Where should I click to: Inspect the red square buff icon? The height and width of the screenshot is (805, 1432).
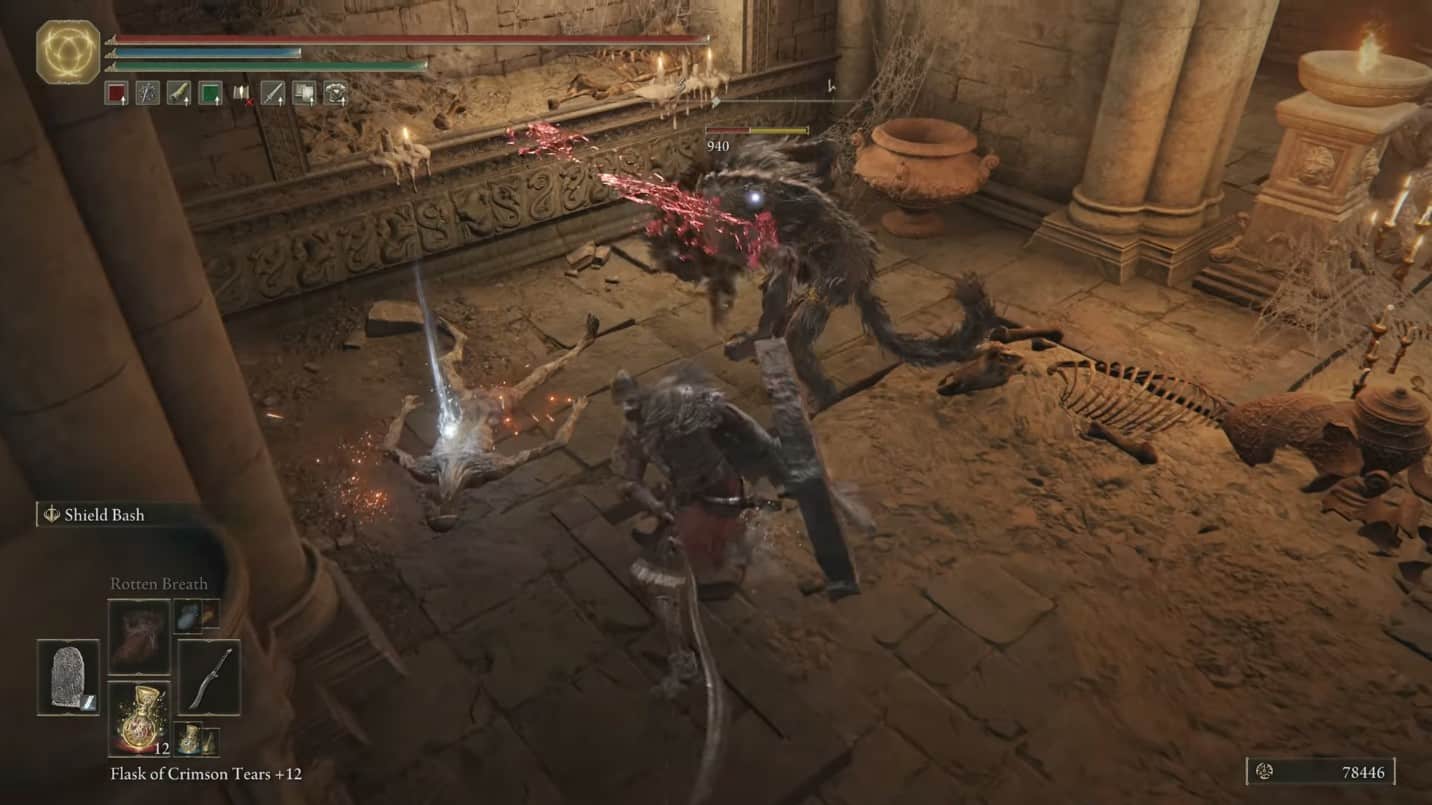coord(116,94)
